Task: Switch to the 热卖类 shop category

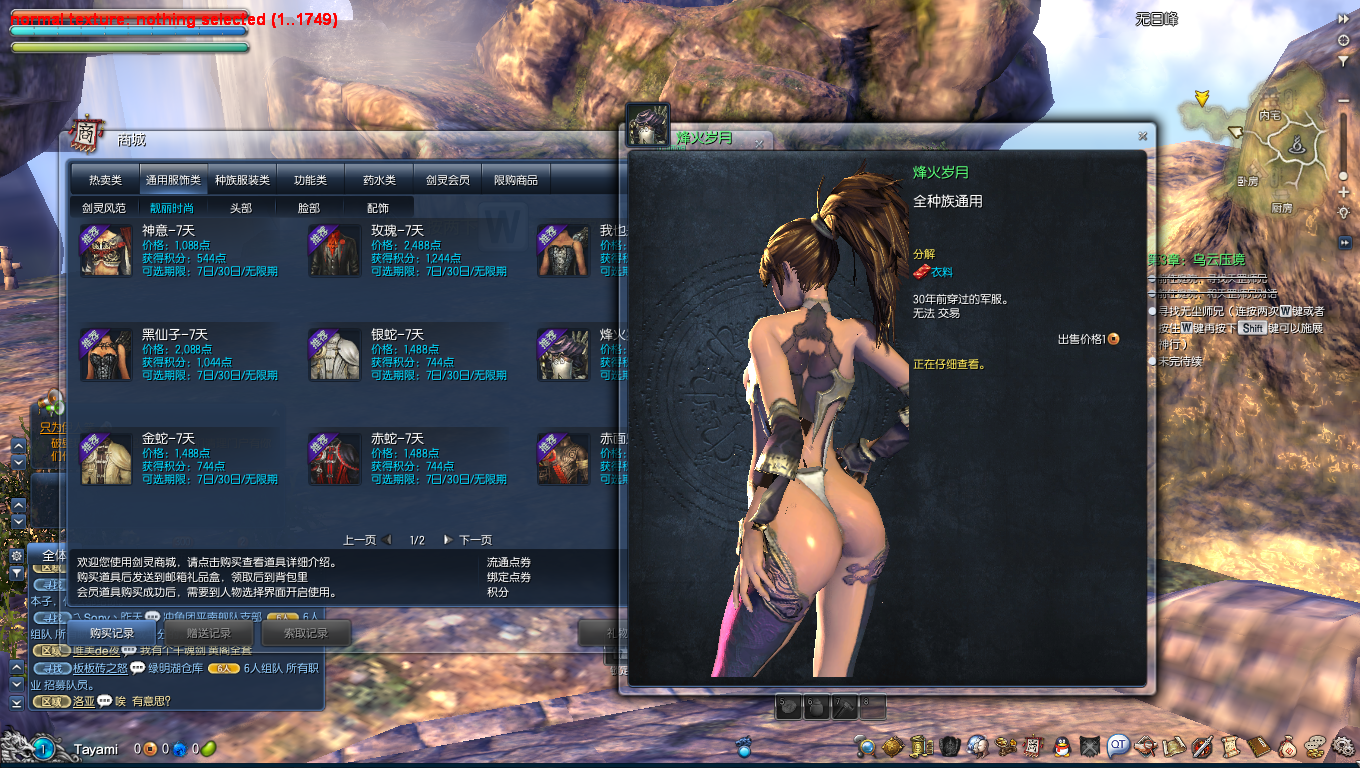Action: (105, 180)
